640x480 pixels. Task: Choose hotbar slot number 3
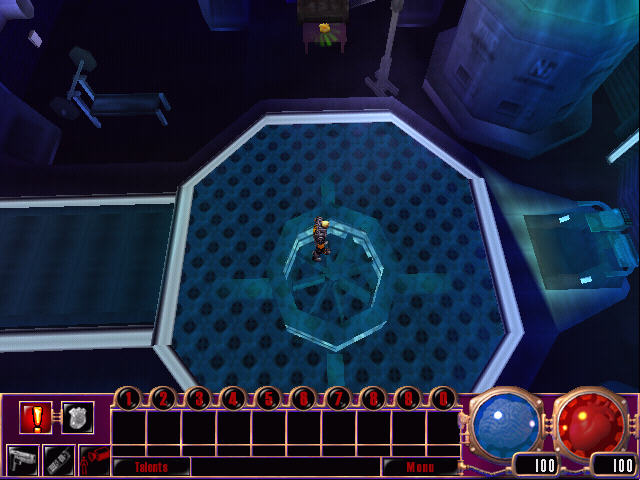(198, 399)
